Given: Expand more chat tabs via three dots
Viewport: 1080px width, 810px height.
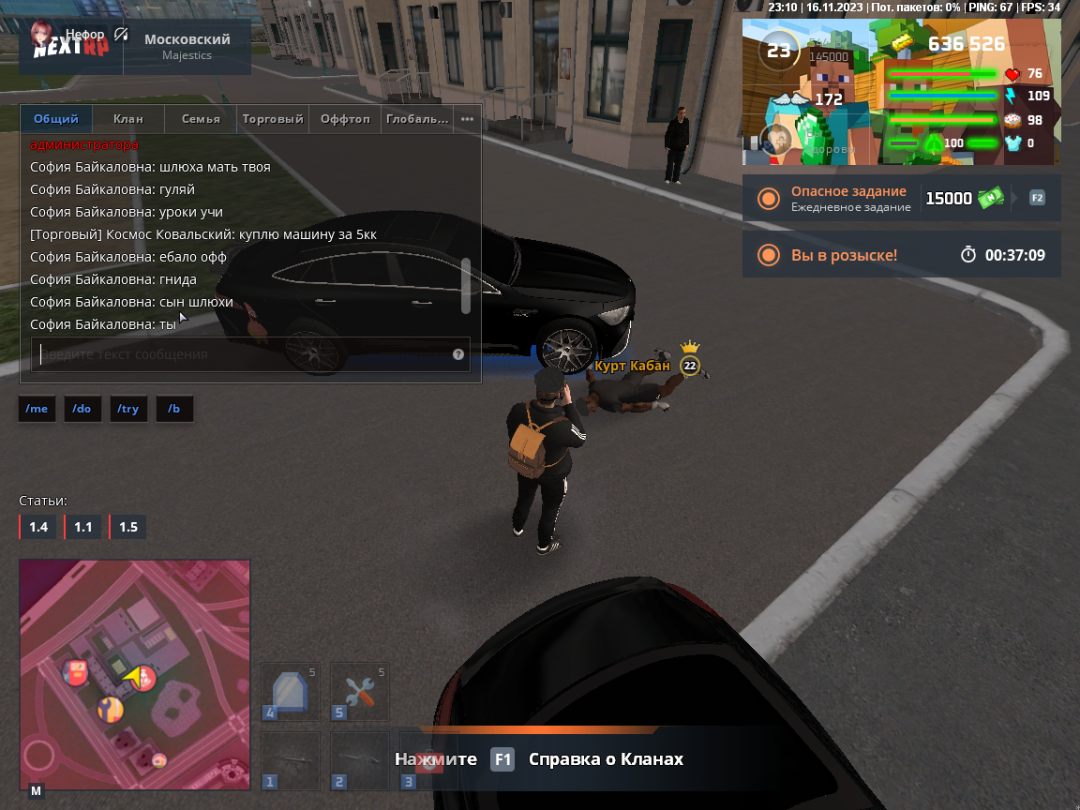Looking at the screenshot, I should coord(467,119).
